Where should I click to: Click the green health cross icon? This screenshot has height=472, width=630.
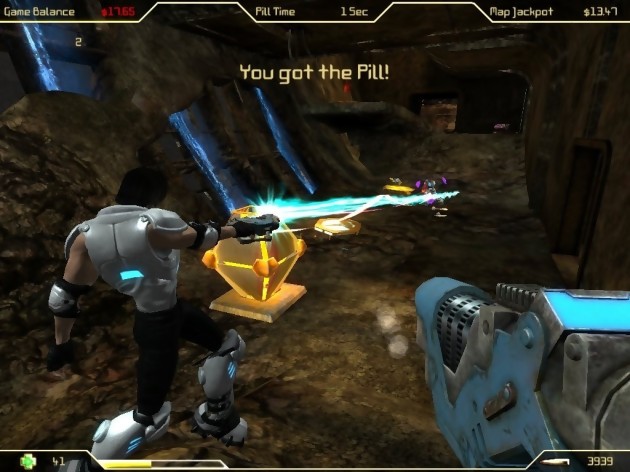[x=29, y=461]
